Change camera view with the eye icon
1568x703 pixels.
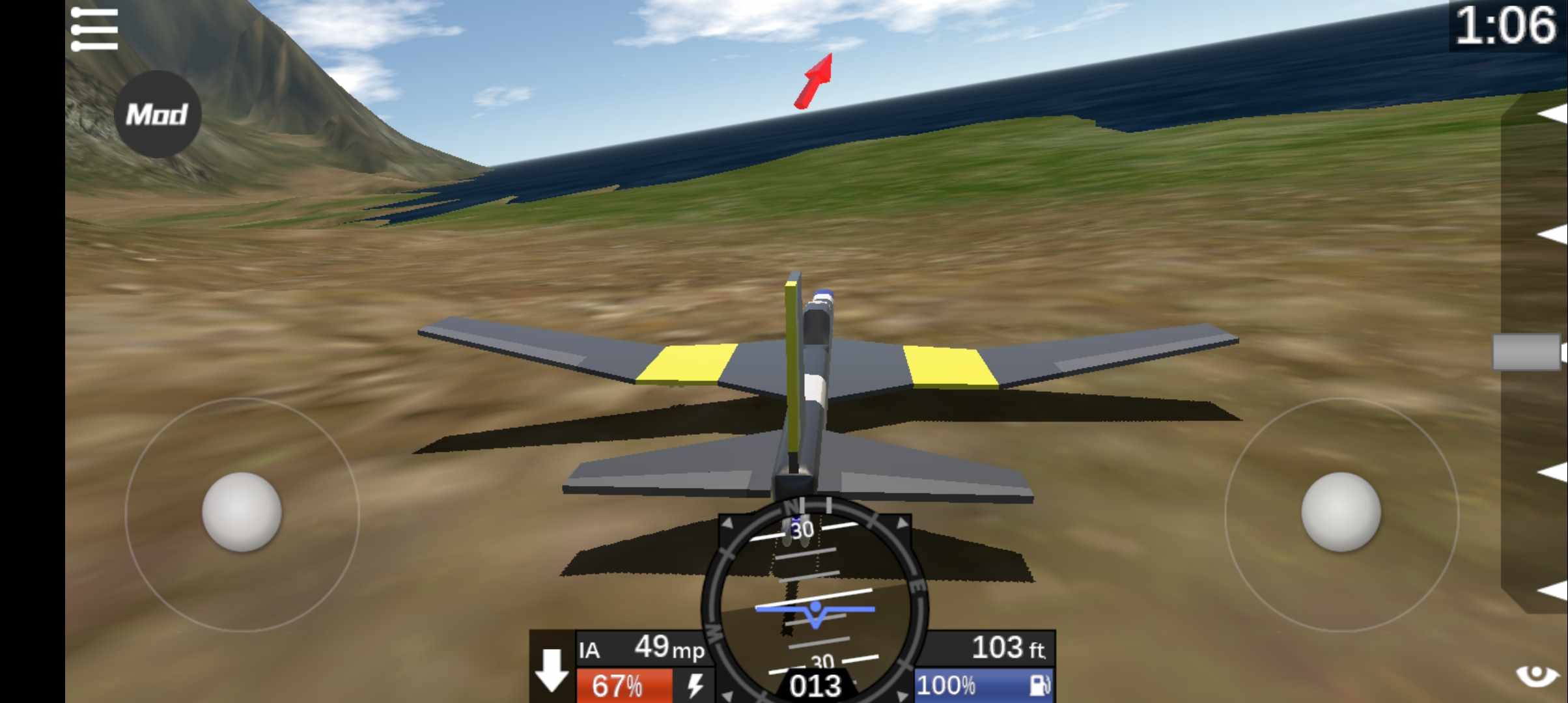pyautogui.click(x=1537, y=675)
